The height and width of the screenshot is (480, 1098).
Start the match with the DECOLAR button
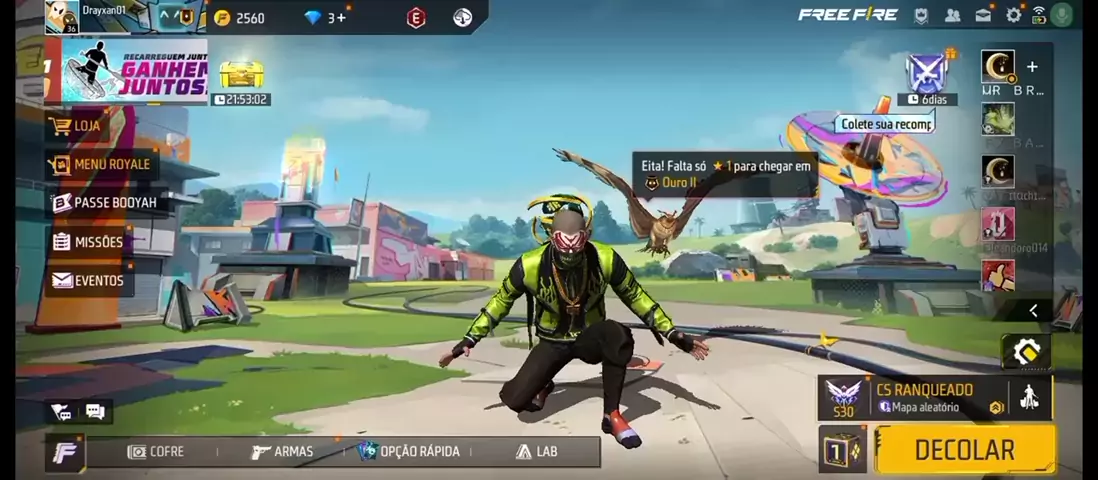965,450
